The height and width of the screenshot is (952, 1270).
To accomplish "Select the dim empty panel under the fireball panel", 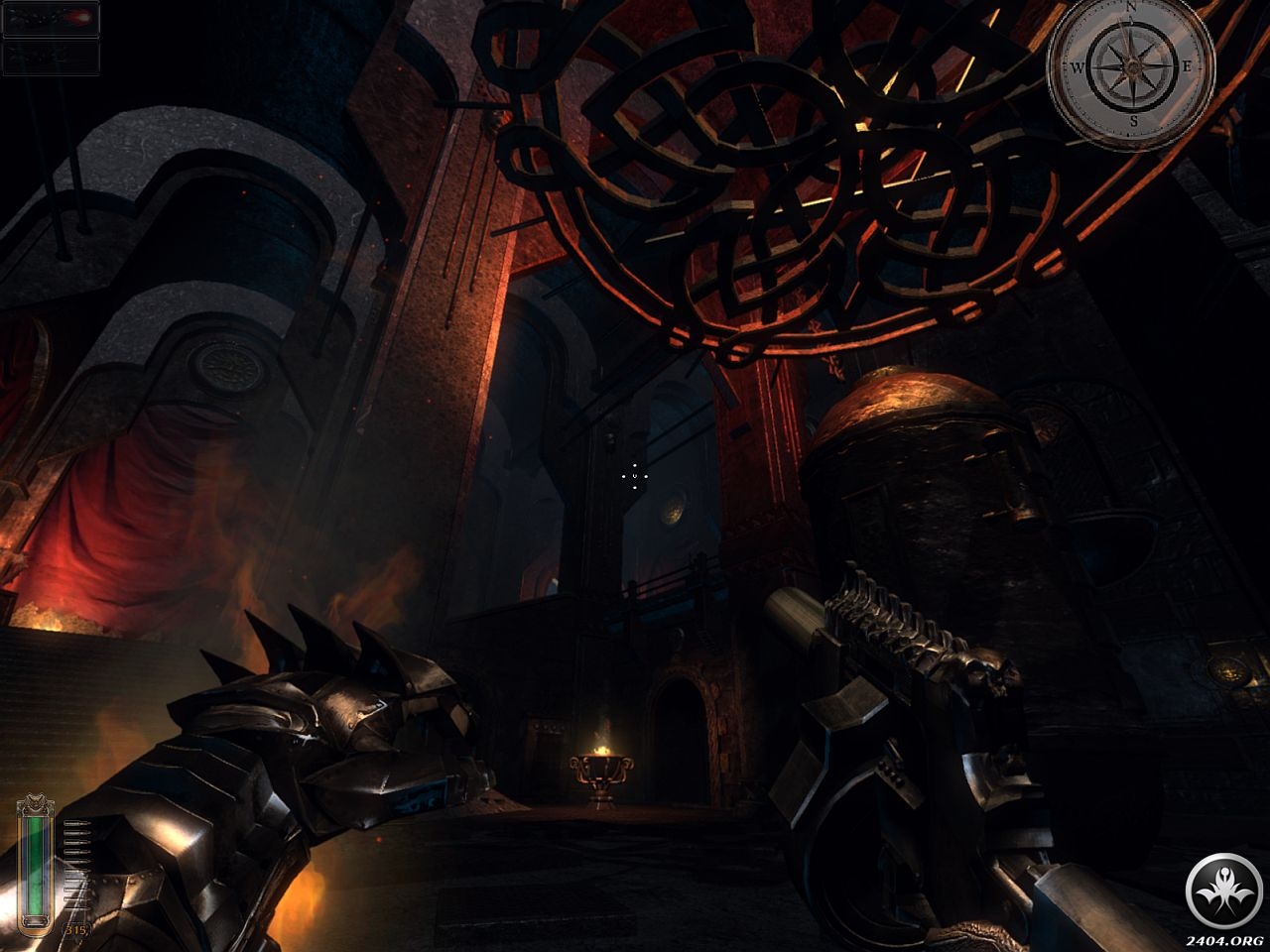I will [51, 59].
